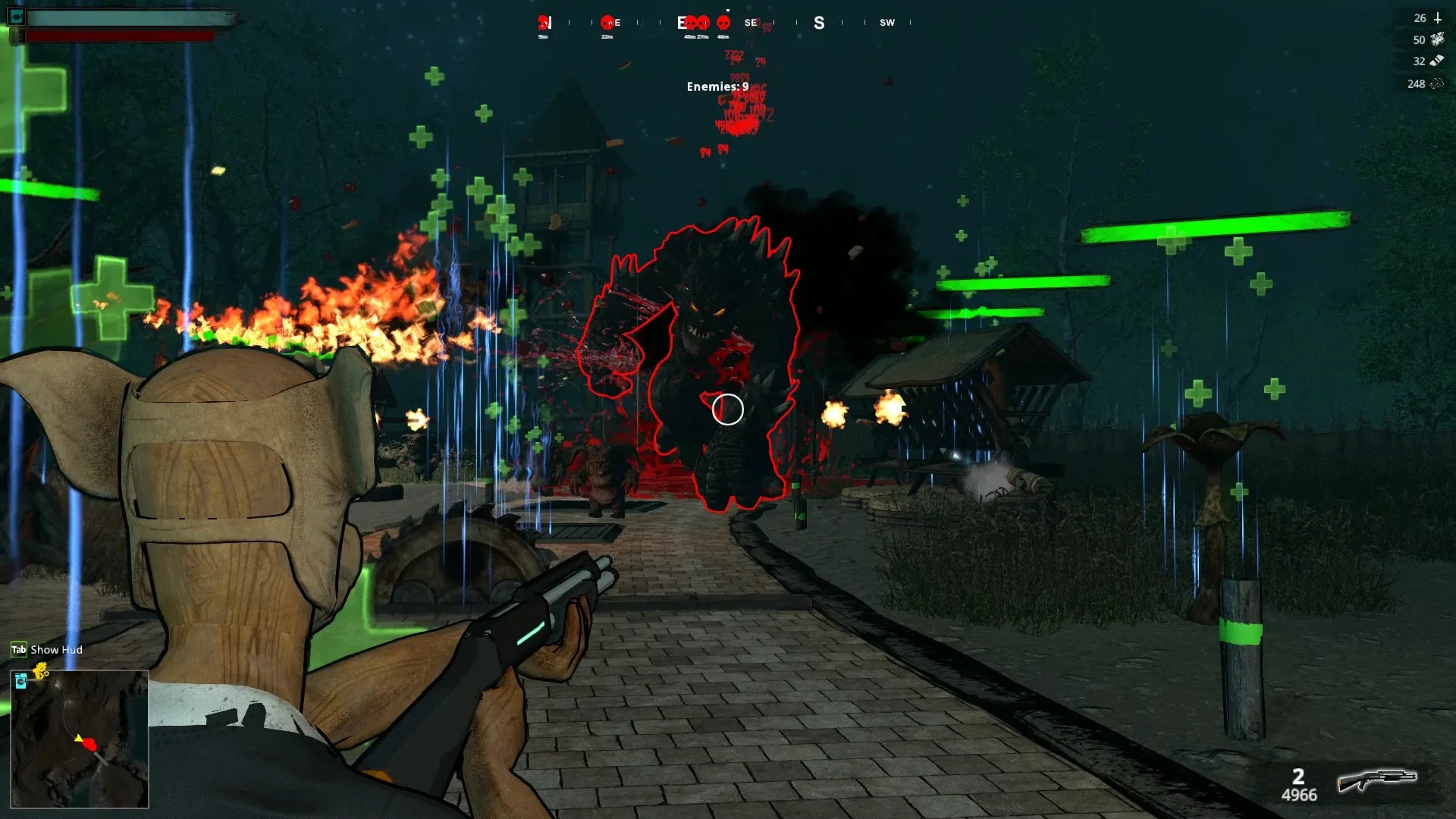Select the stone resource icon by the 248 counter
Screen dimensions: 1456x819
[x=1437, y=83]
